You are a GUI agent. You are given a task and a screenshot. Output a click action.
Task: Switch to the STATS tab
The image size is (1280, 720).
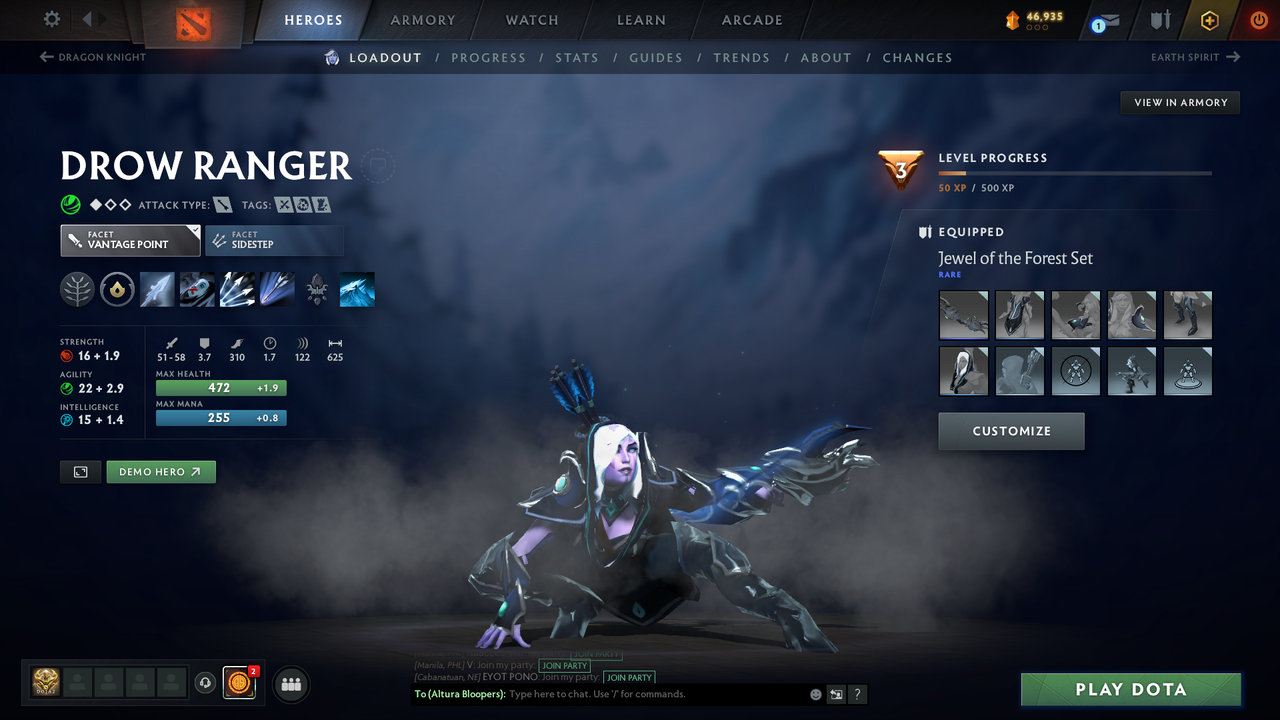click(577, 58)
